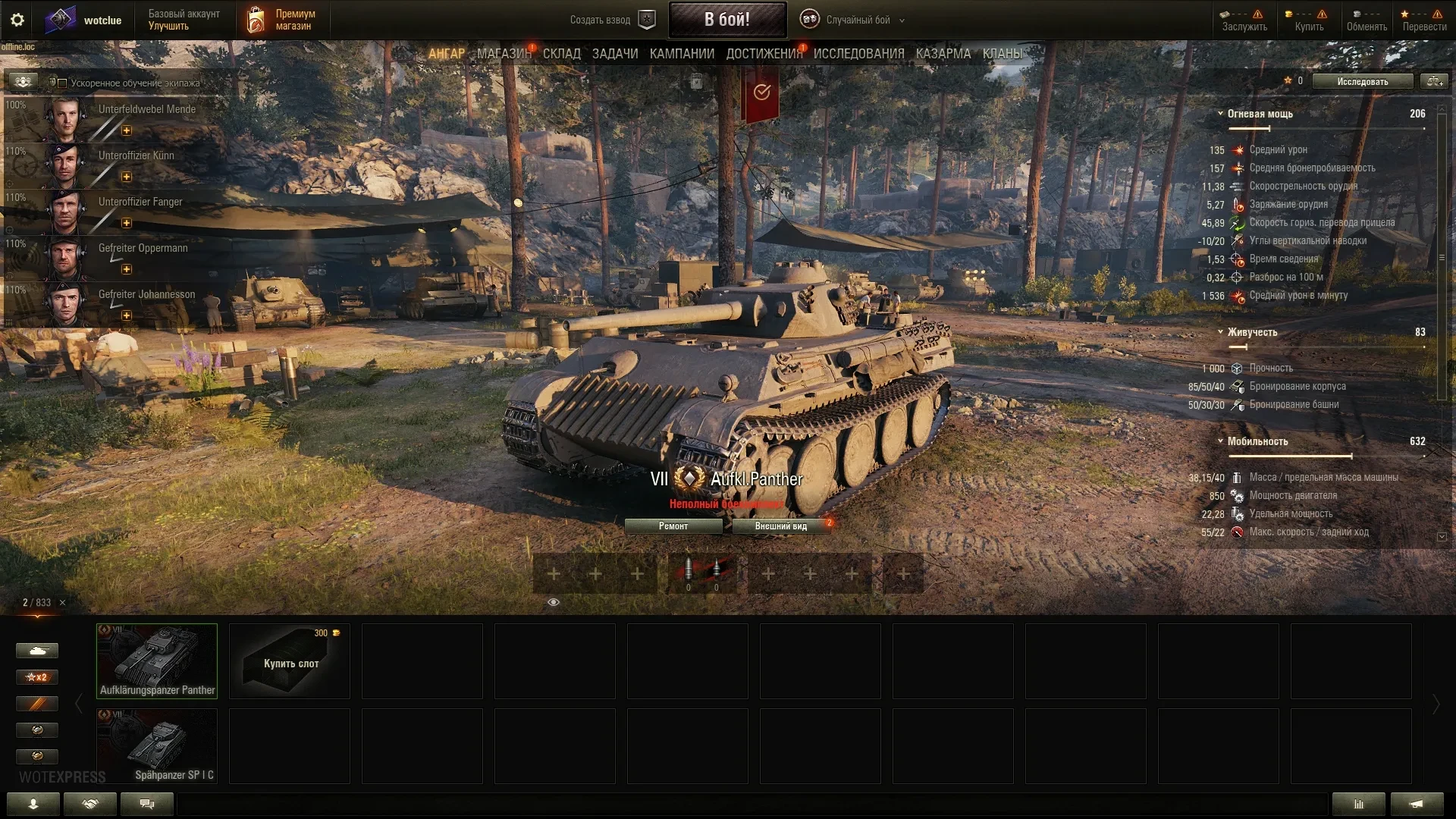The width and height of the screenshot is (1456, 819).
Task: Open the ЗАДАЧИ tab
Action: tap(614, 54)
